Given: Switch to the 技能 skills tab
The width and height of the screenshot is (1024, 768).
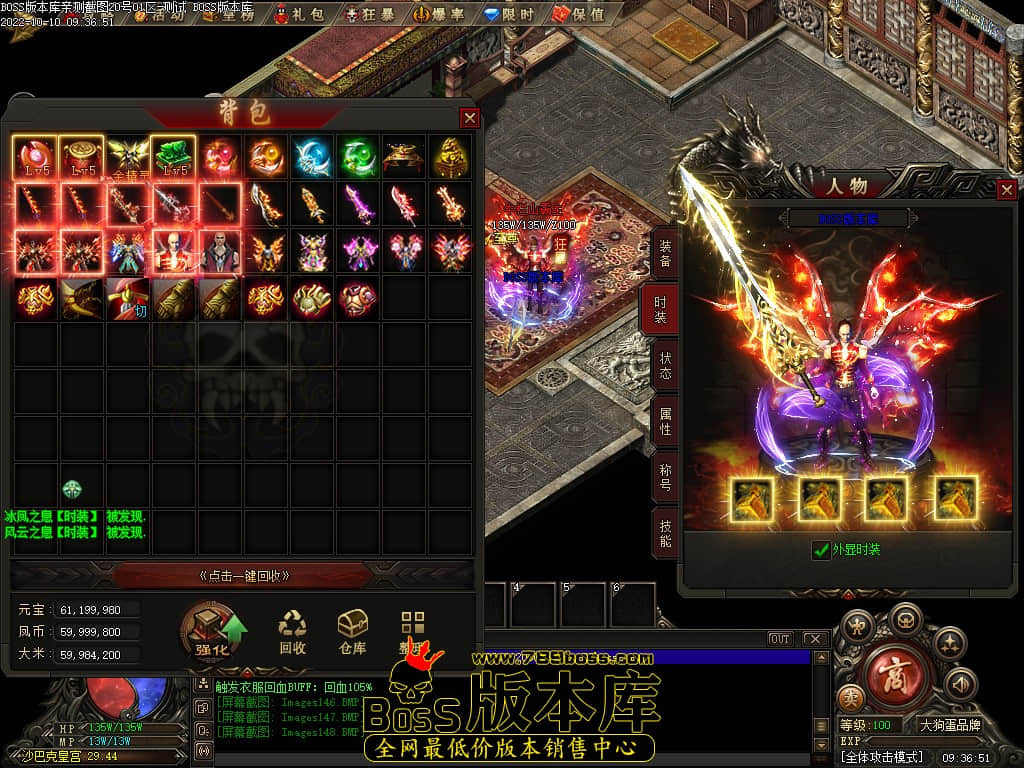Looking at the screenshot, I should [665, 533].
